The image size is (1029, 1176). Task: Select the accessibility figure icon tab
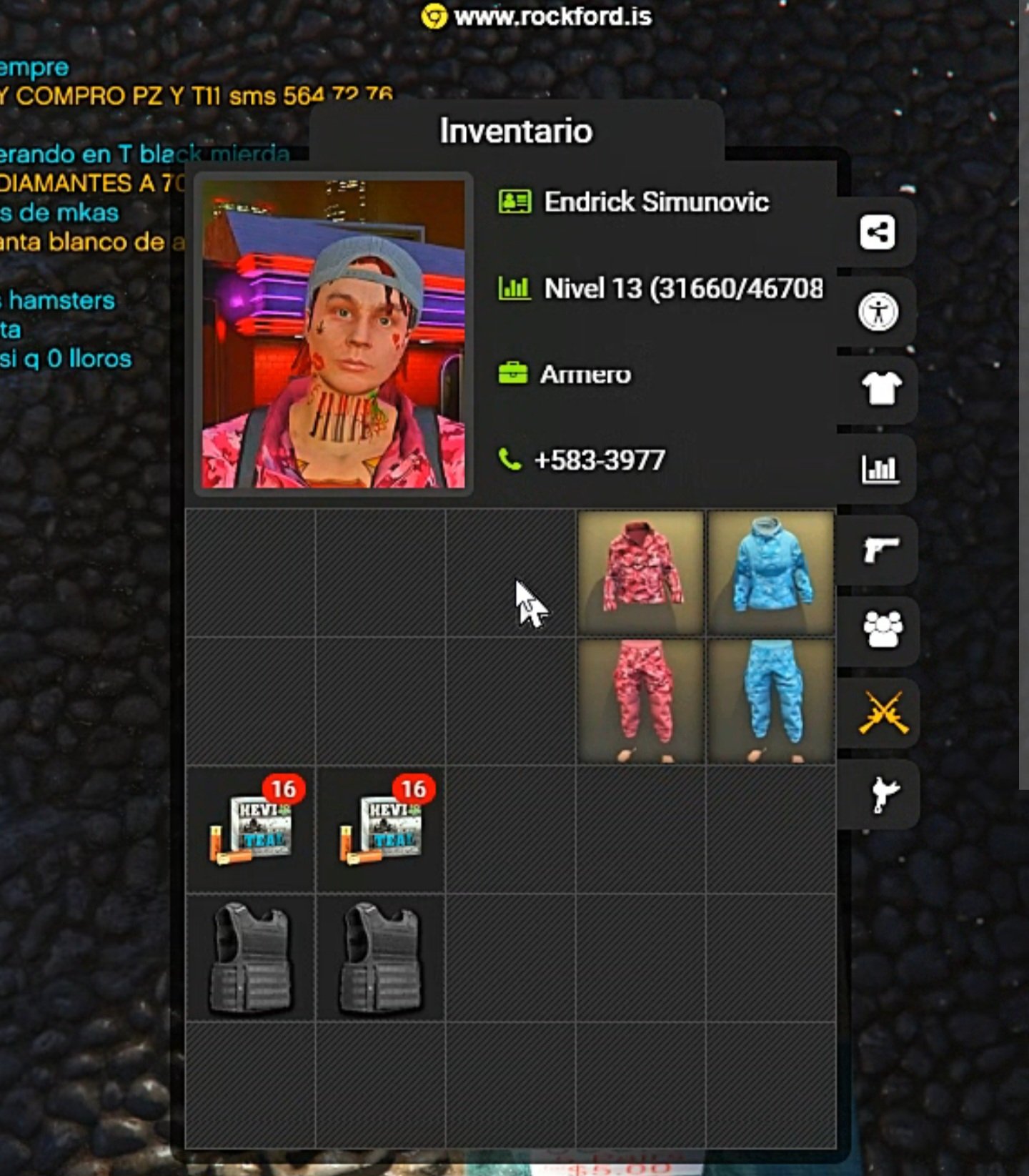pyautogui.click(x=878, y=312)
